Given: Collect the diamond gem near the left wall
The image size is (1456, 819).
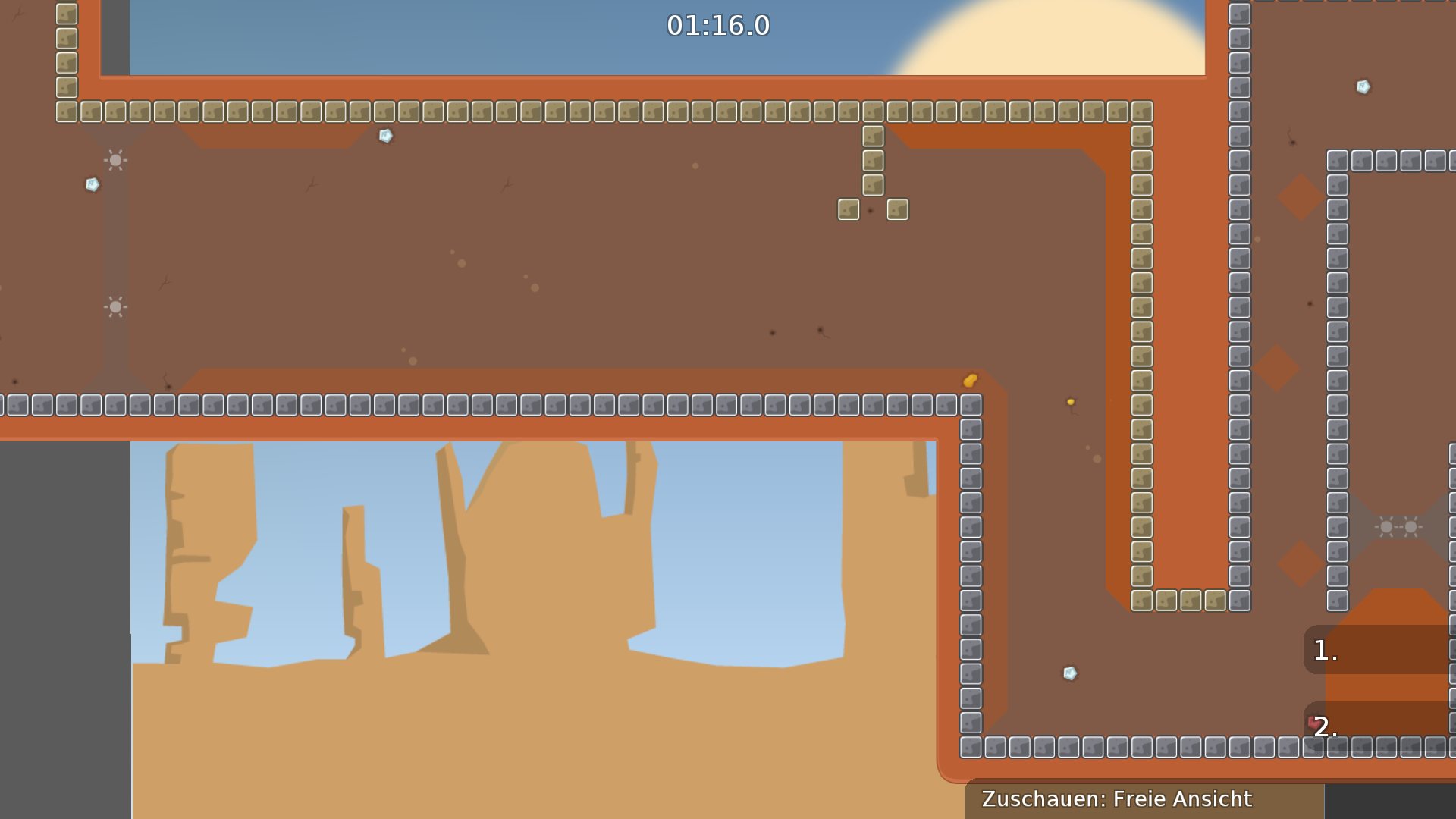Looking at the screenshot, I should tap(93, 184).
